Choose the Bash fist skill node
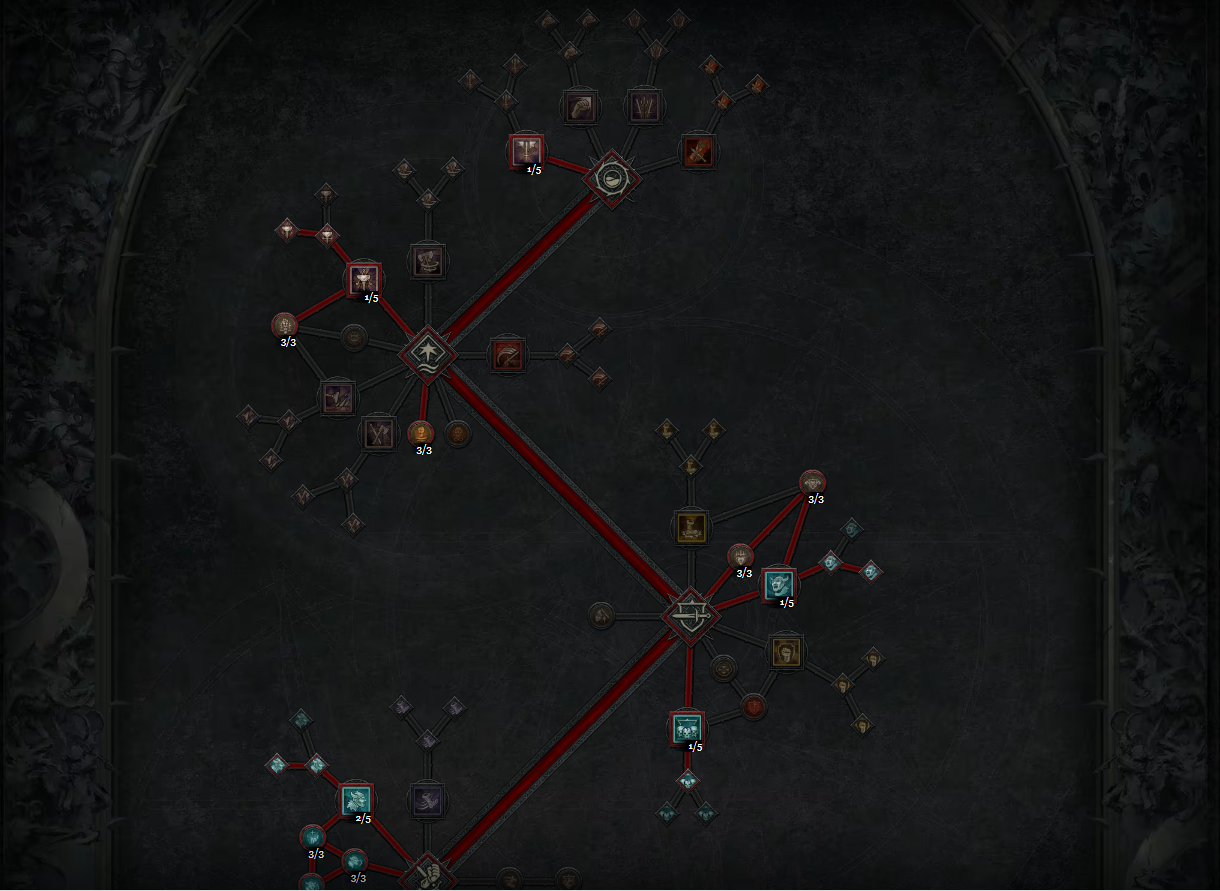 (581, 106)
